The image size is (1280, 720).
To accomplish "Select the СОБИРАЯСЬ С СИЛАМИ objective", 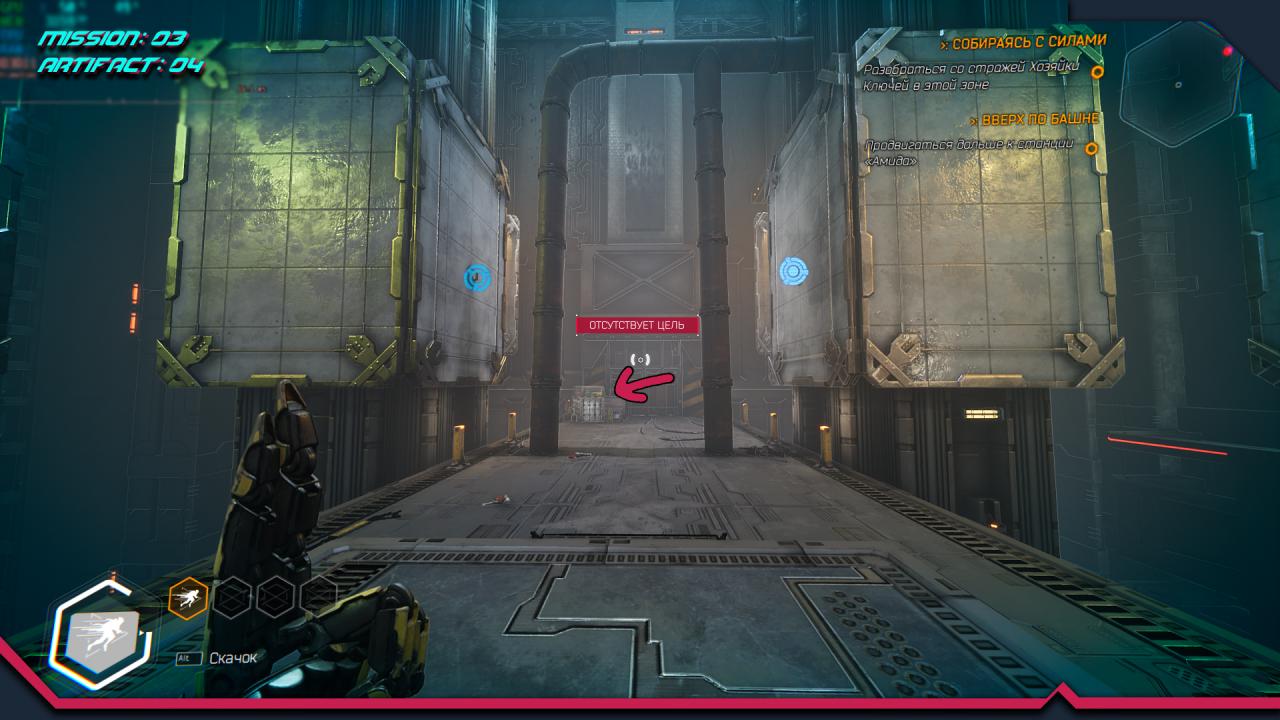I will (1029, 42).
